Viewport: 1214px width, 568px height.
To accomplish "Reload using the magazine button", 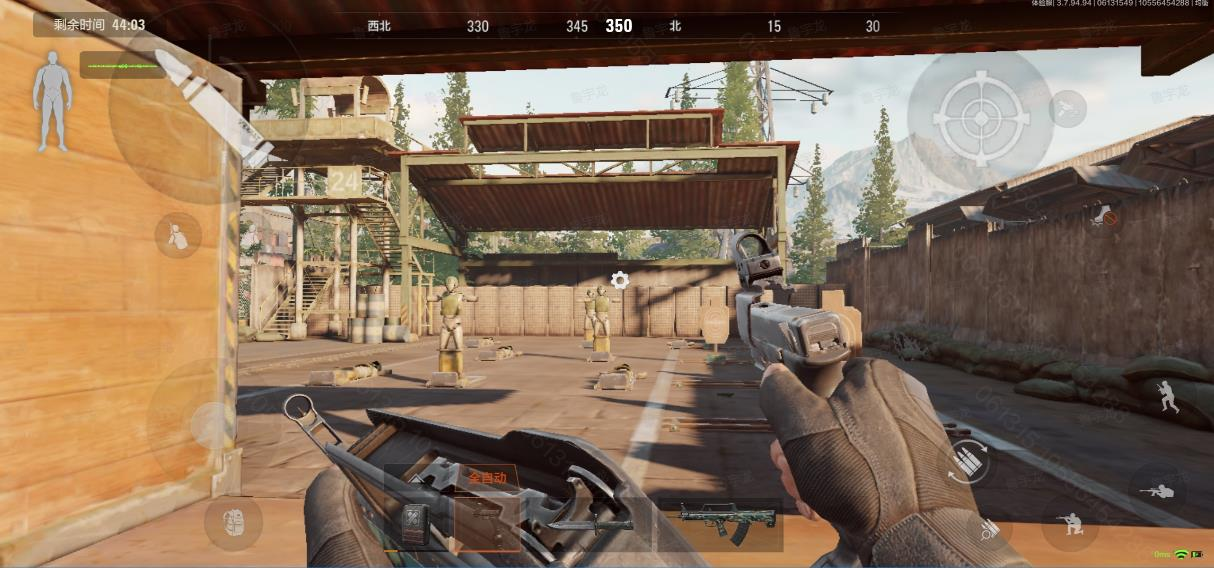I will (967, 462).
